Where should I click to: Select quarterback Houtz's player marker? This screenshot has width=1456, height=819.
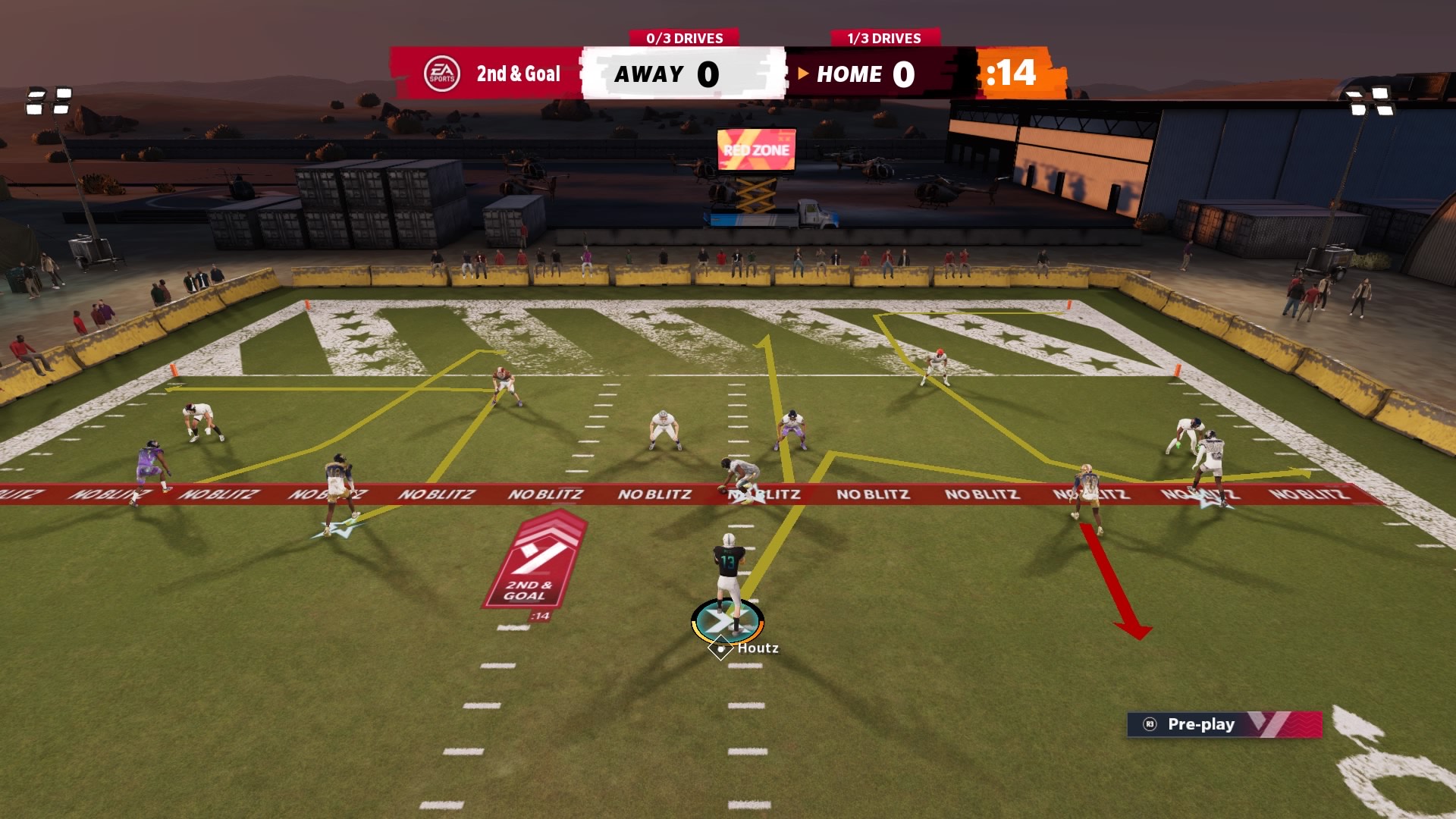tap(727, 622)
